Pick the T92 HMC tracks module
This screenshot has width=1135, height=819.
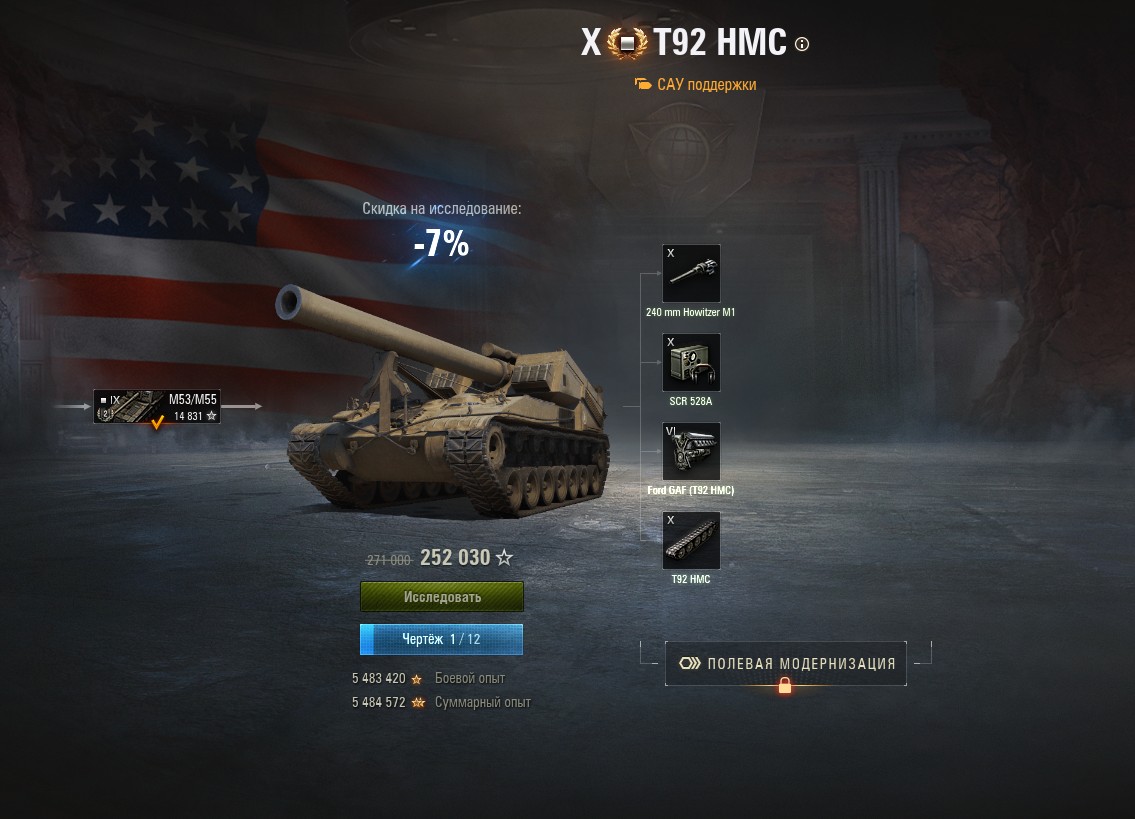(691, 540)
